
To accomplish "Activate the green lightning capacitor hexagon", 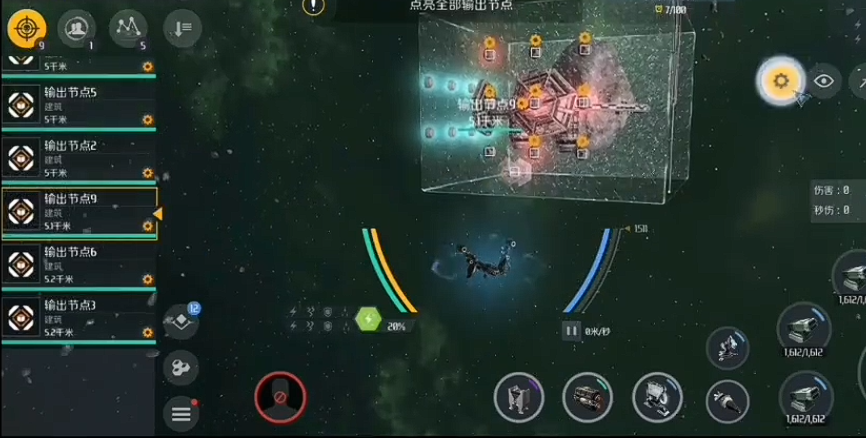I will (x=369, y=320).
